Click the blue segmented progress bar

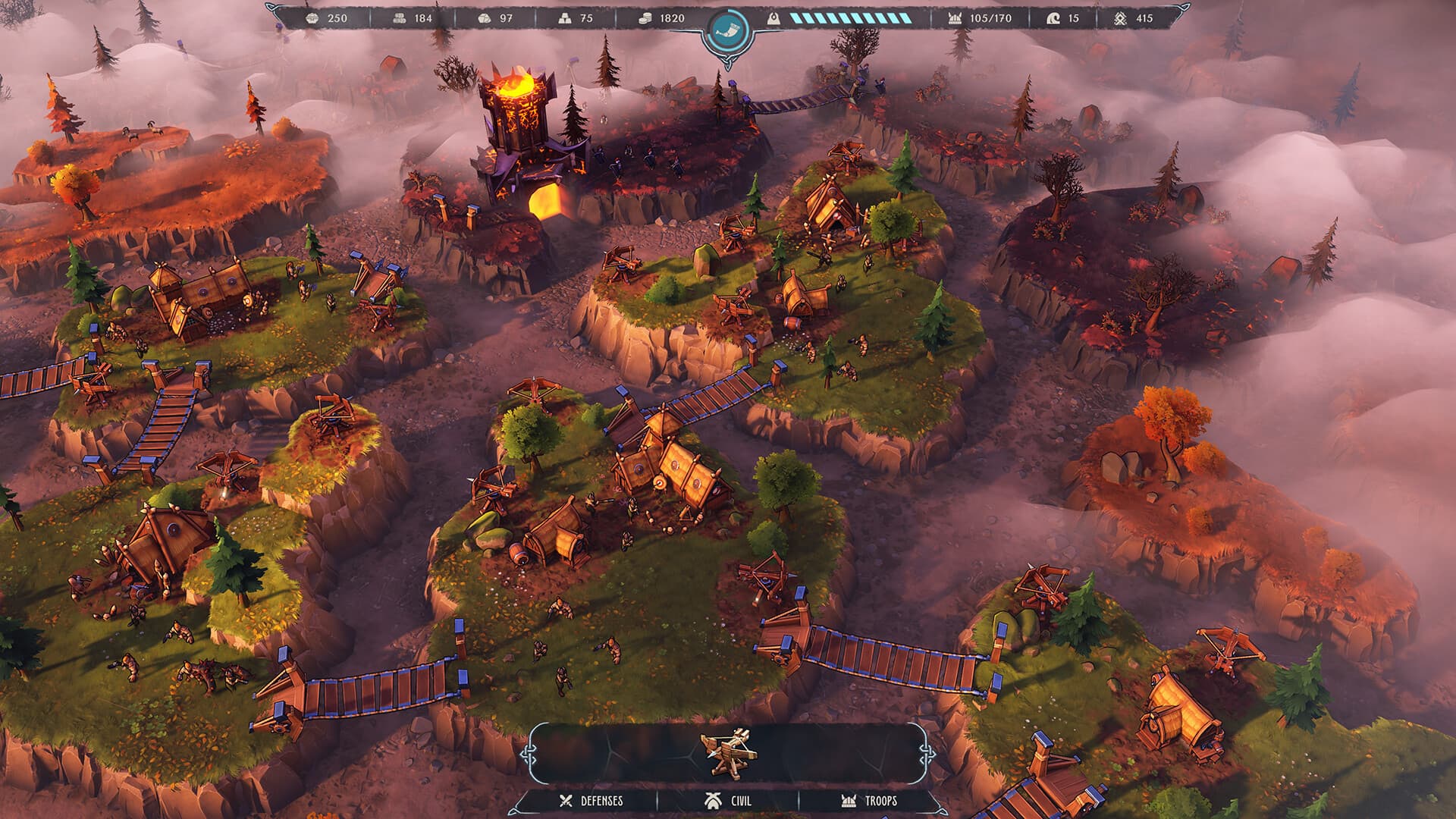pyautogui.click(x=849, y=17)
